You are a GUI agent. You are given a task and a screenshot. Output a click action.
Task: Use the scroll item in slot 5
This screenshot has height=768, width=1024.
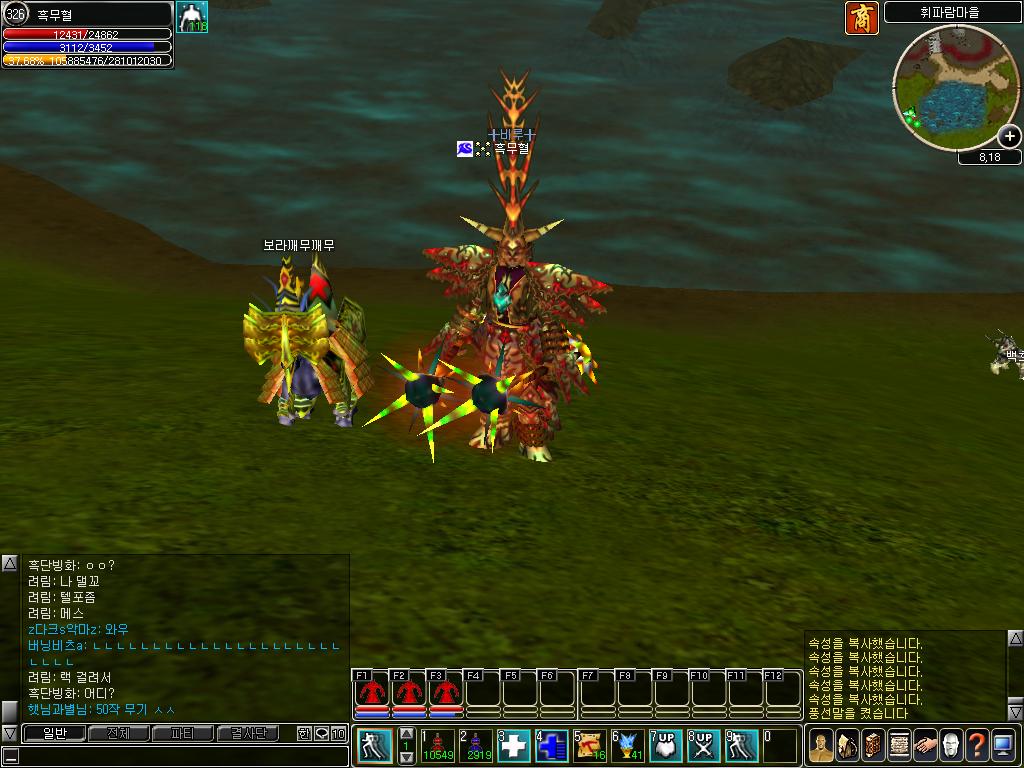(590, 745)
